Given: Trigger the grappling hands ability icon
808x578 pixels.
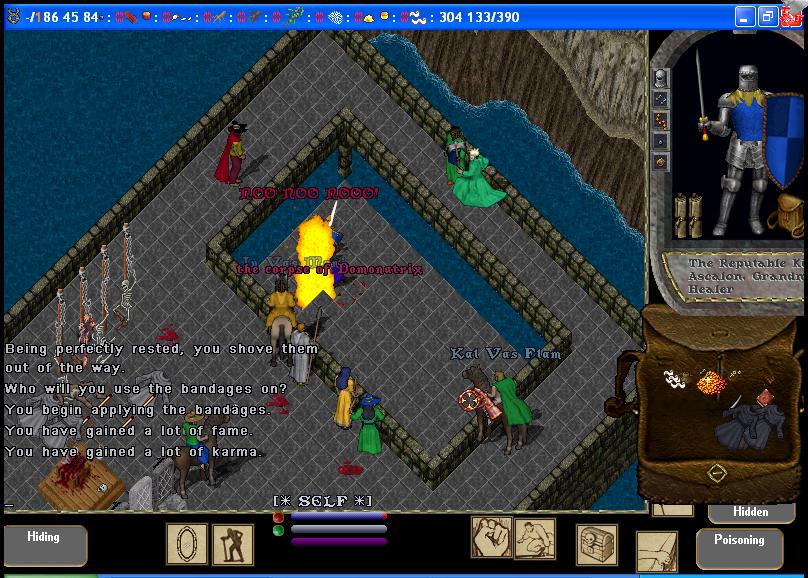Looking at the screenshot, I should coord(535,538).
